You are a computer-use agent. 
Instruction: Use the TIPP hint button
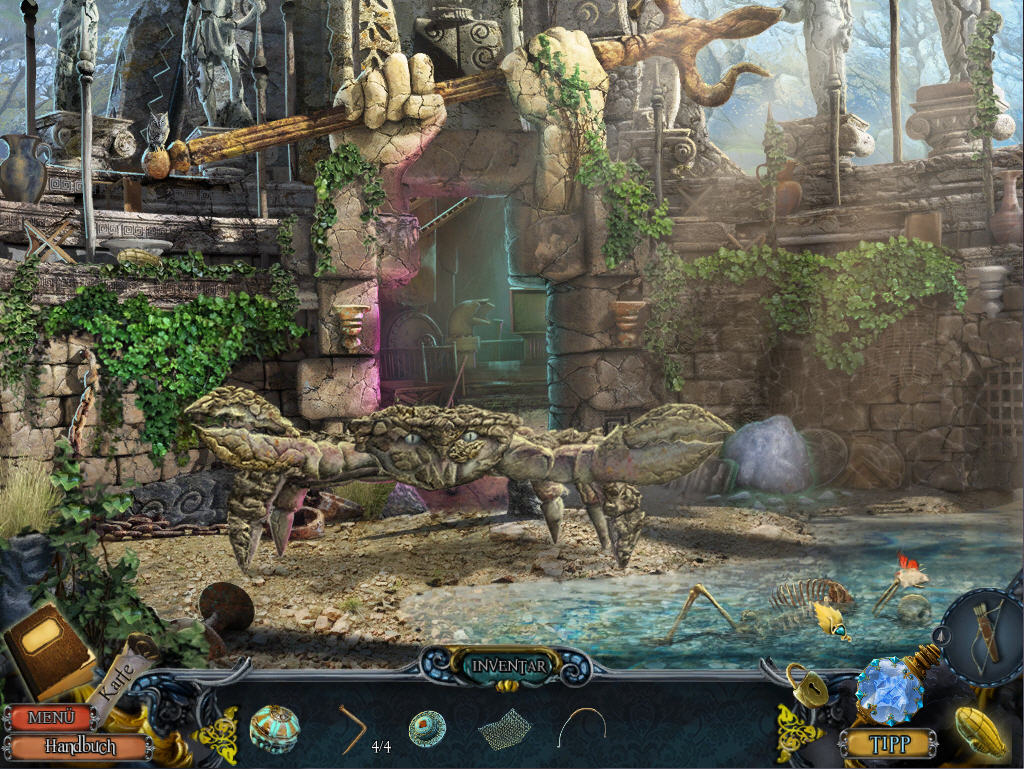click(x=887, y=743)
